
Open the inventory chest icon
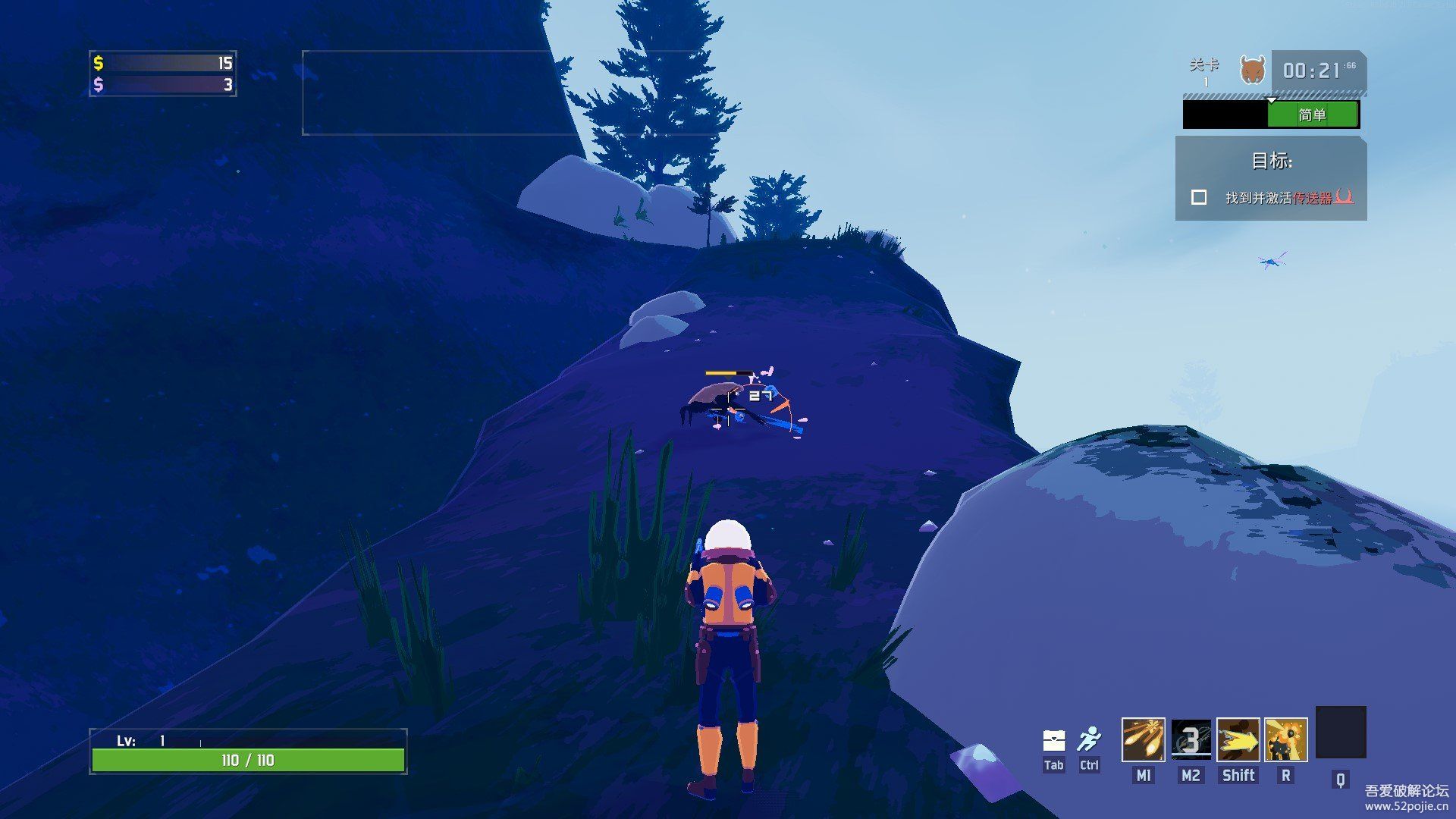1054,740
